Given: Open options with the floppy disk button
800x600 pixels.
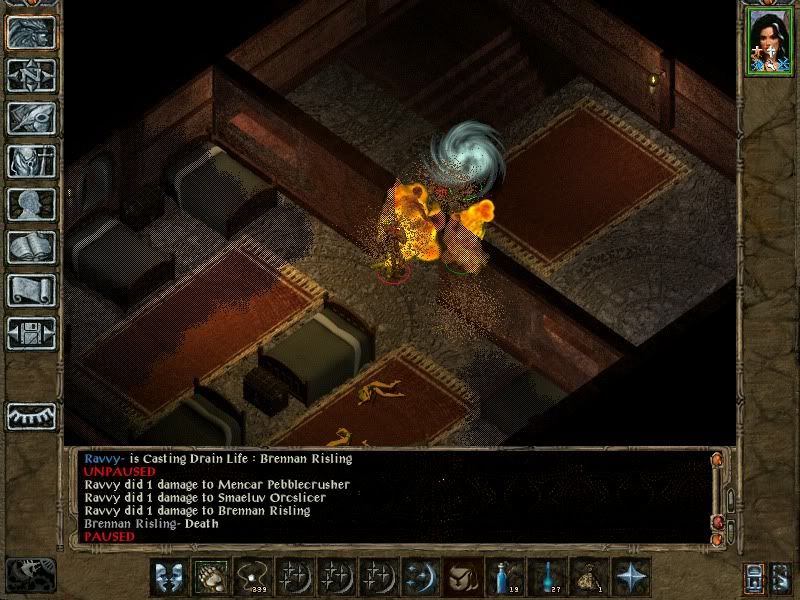Looking at the screenshot, I should (x=31, y=332).
